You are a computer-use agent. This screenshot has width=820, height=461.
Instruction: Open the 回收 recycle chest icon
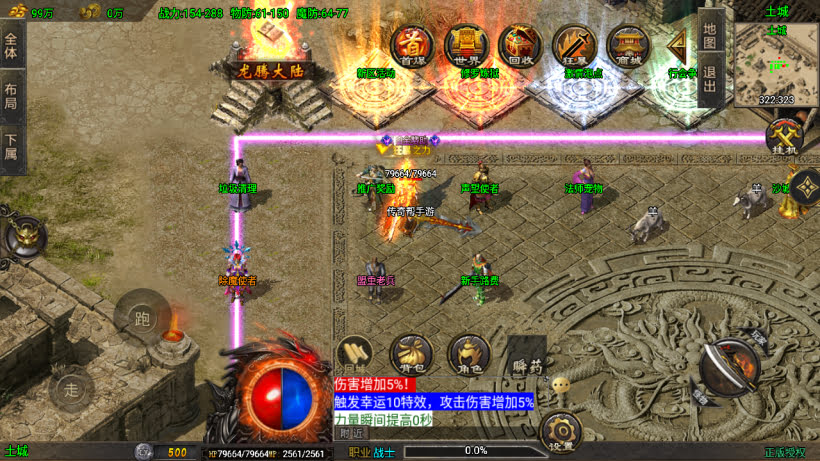point(520,45)
